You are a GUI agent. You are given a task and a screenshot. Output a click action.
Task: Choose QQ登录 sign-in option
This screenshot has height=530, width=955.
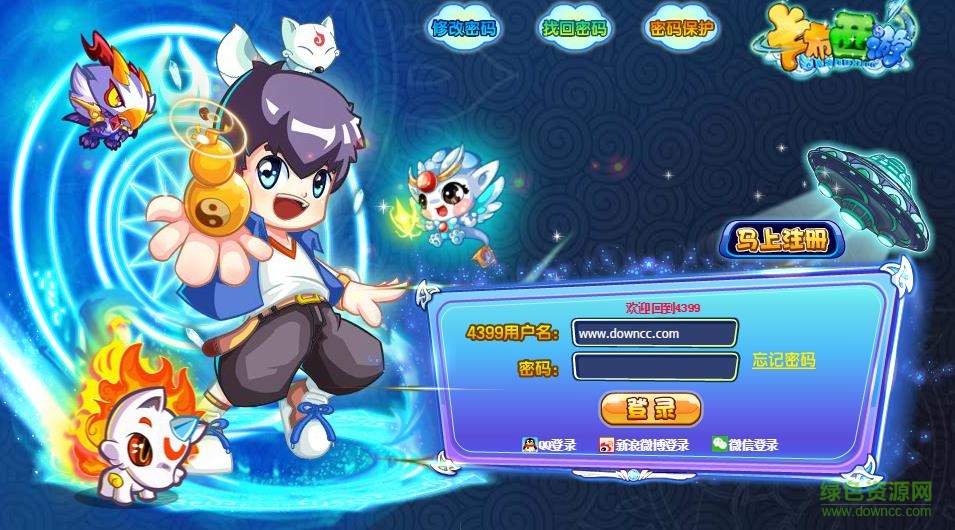[x=549, y=445]
